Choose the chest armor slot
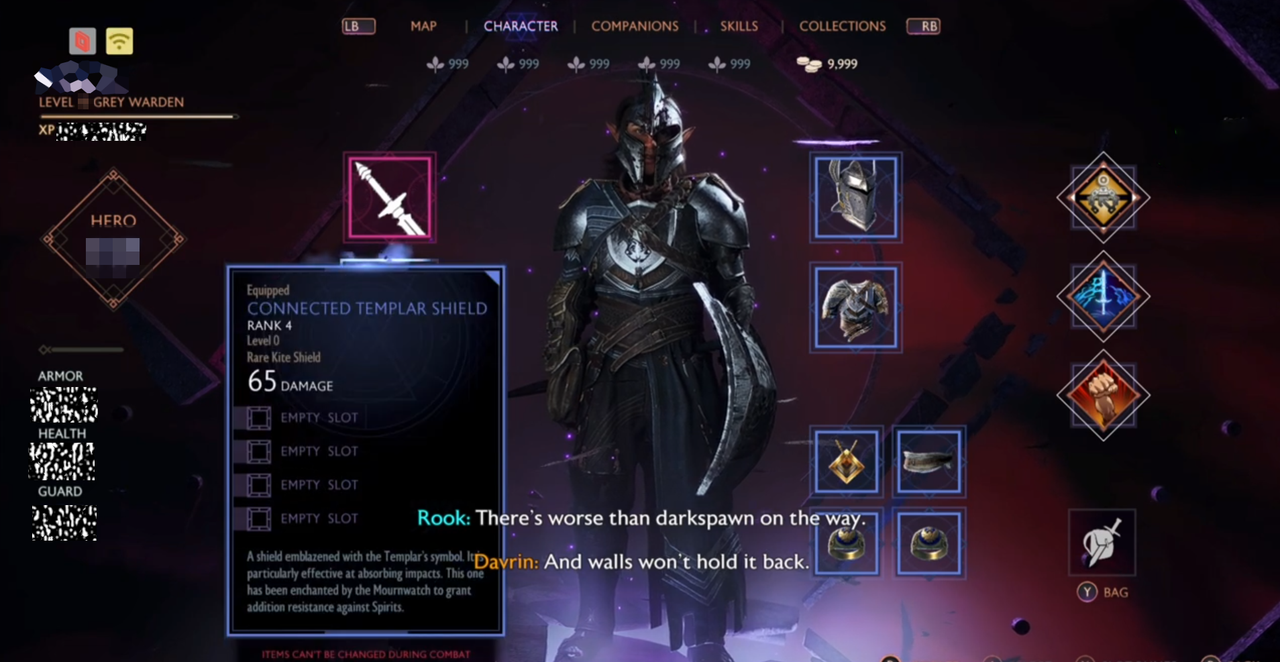 [855, 308]
